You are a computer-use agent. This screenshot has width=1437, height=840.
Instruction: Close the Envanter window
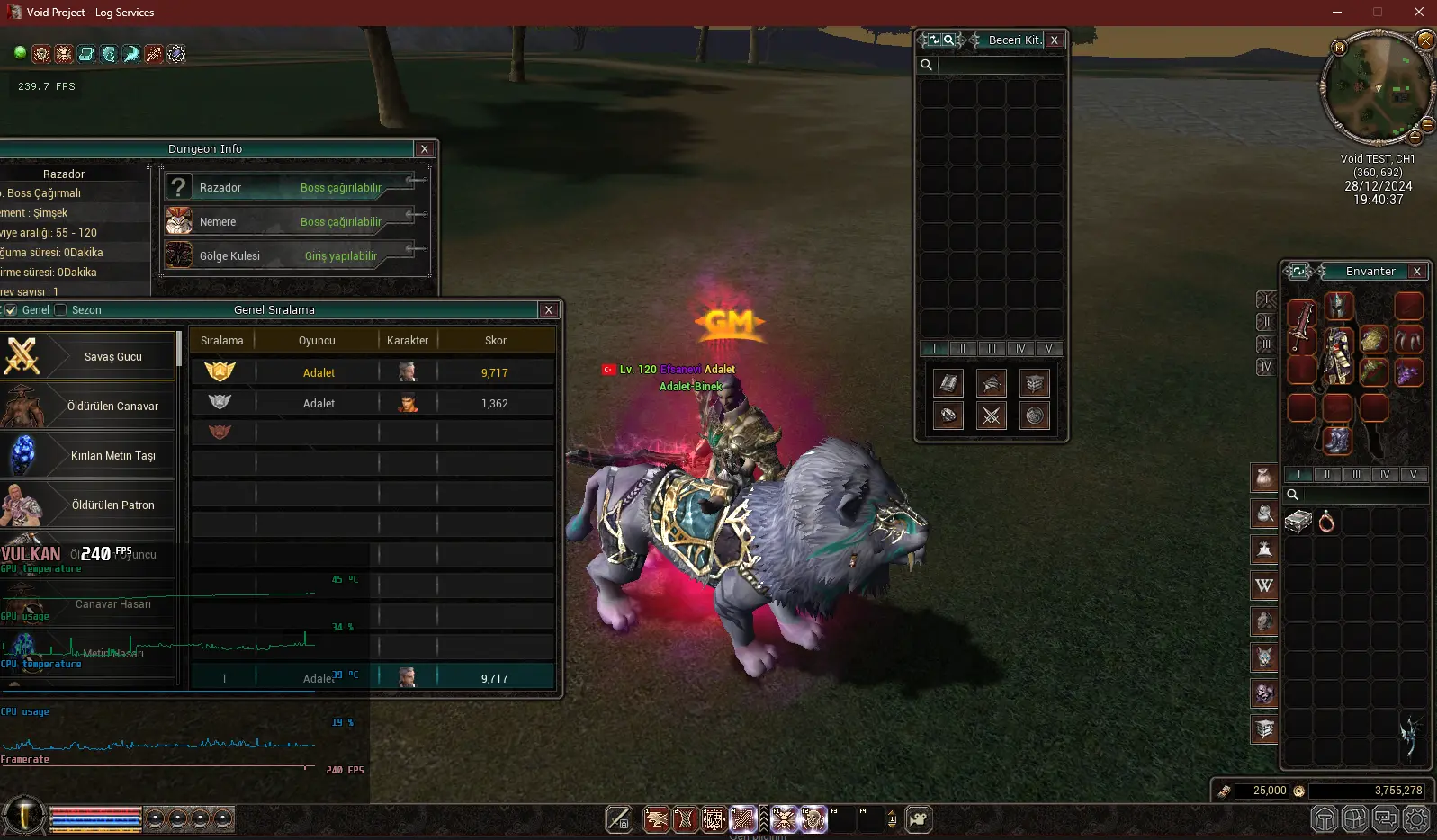pos(1417,272)
